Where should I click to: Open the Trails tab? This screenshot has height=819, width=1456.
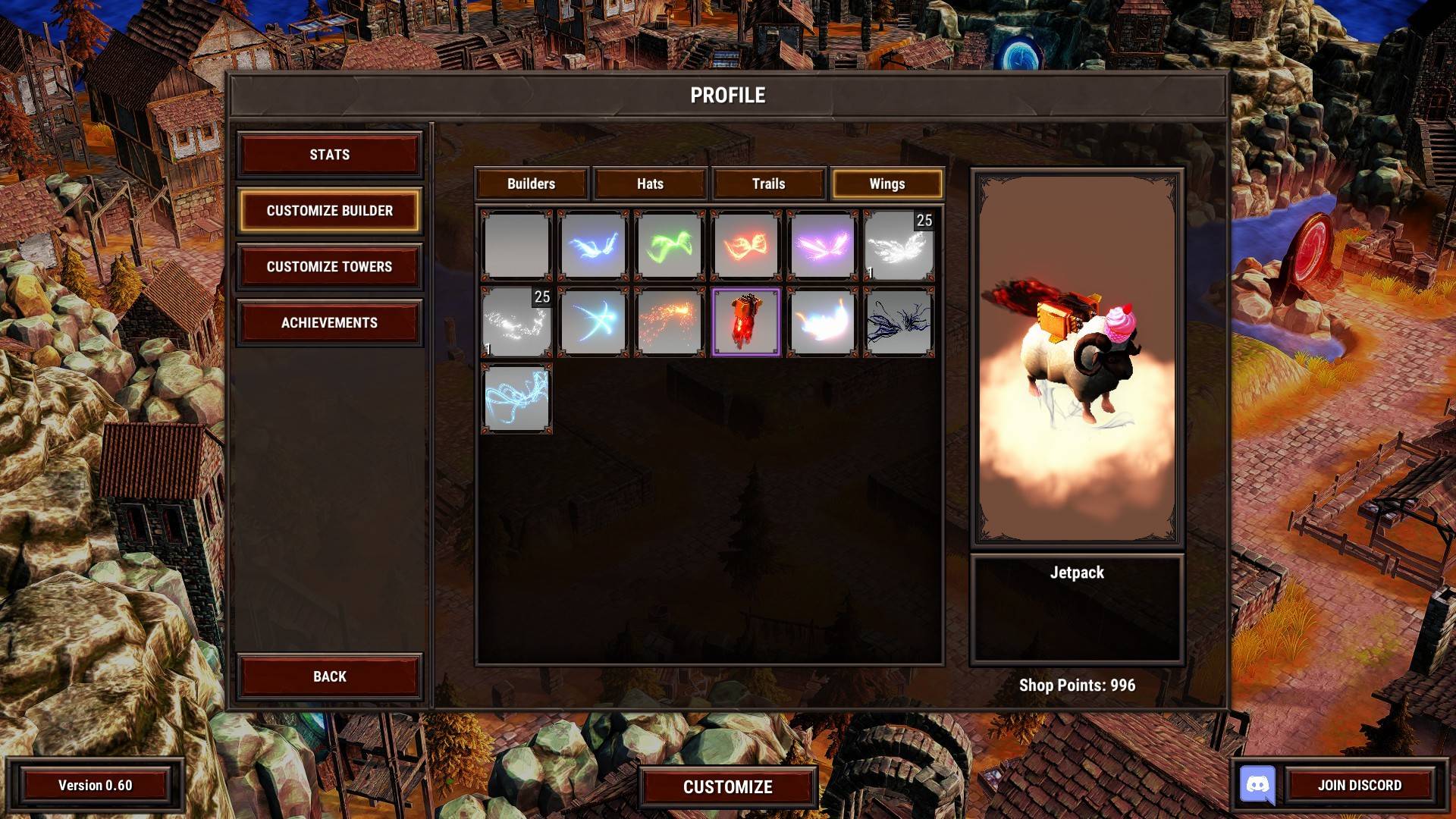[768, 184]
